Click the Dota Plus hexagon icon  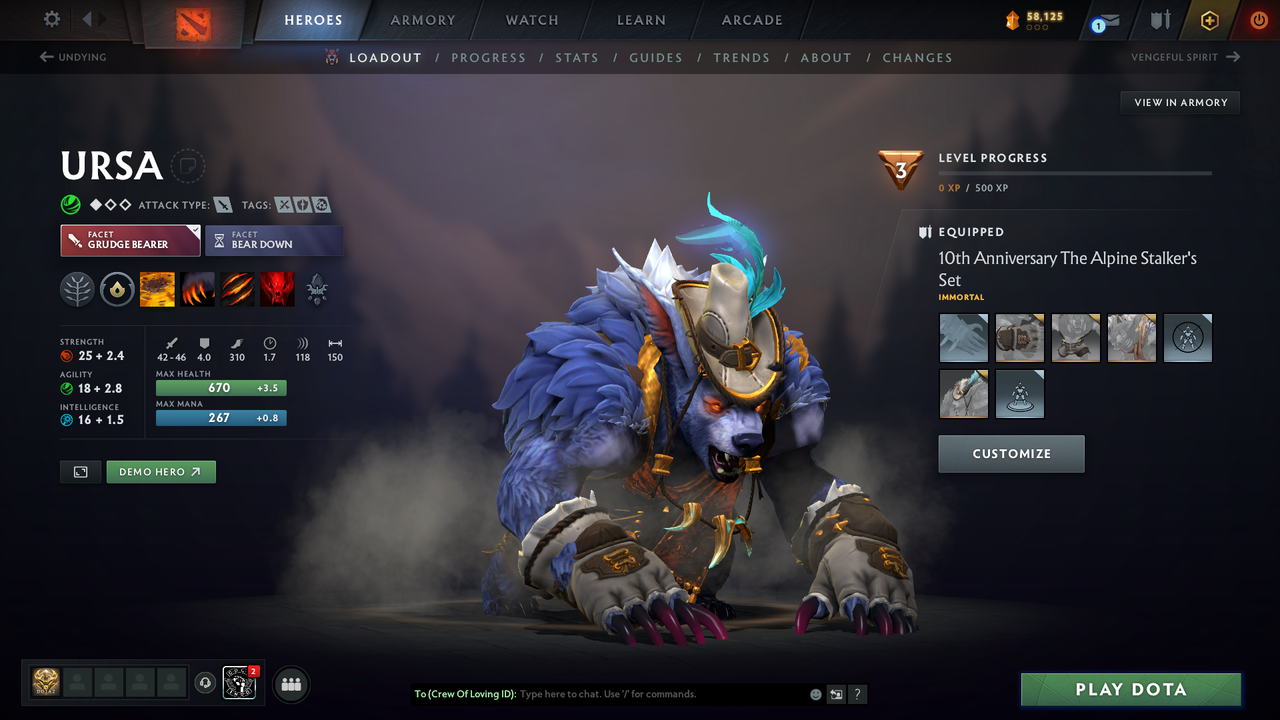1209,20
